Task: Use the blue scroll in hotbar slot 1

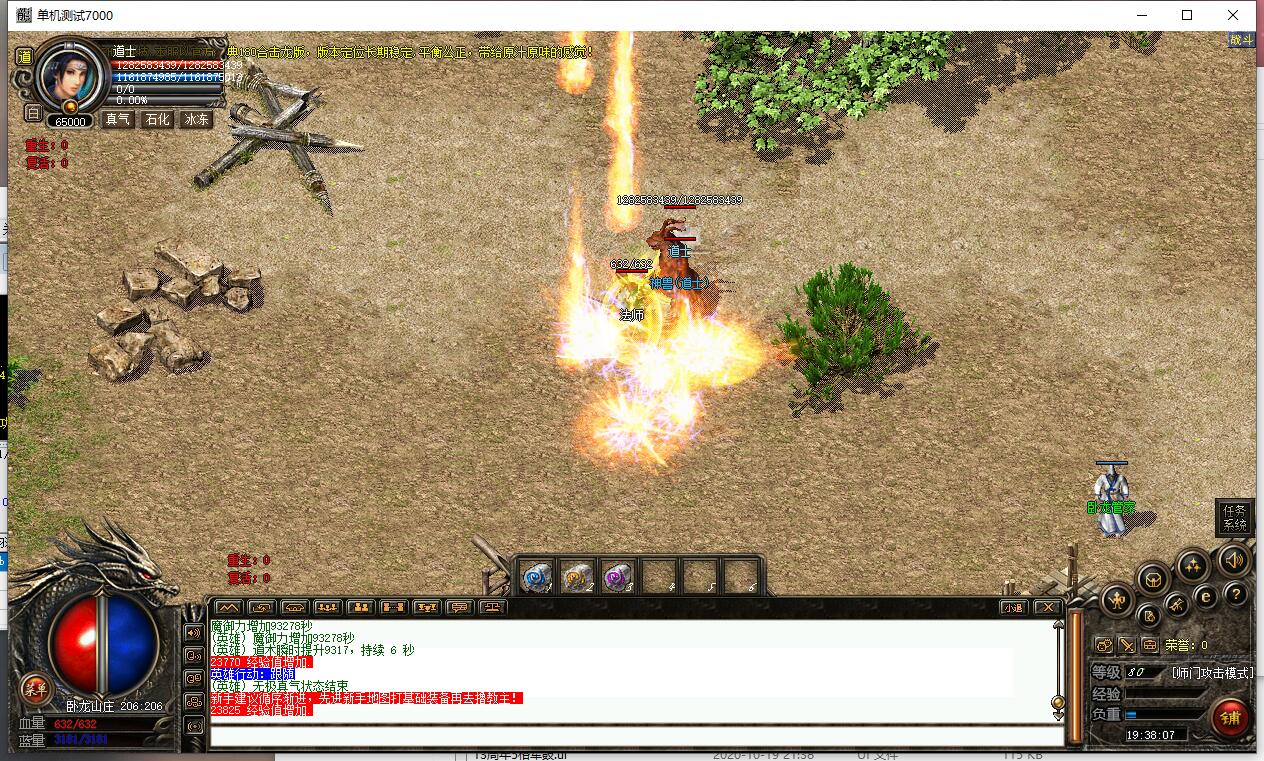Action: (x=535, y=576)
